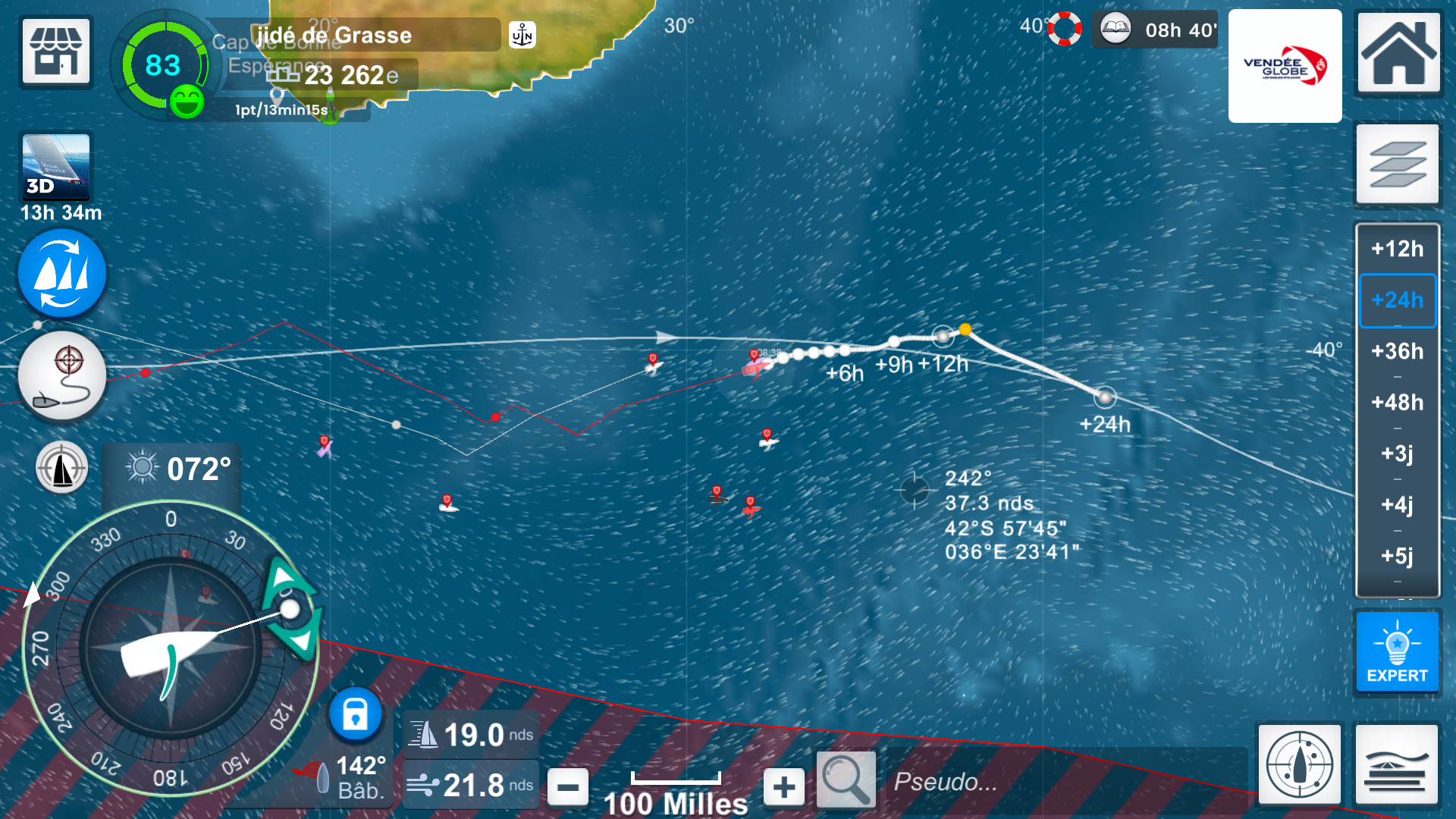
Task: Select the +12h forecast step
Action: 1397,249
